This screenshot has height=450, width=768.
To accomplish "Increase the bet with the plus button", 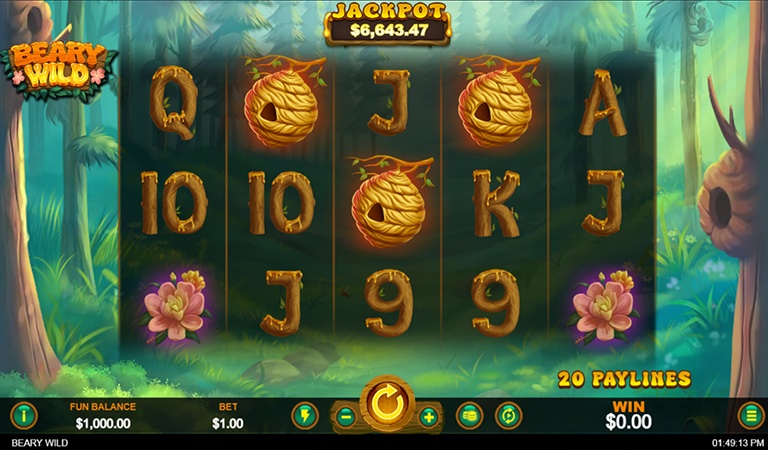I will click(429, 416).
